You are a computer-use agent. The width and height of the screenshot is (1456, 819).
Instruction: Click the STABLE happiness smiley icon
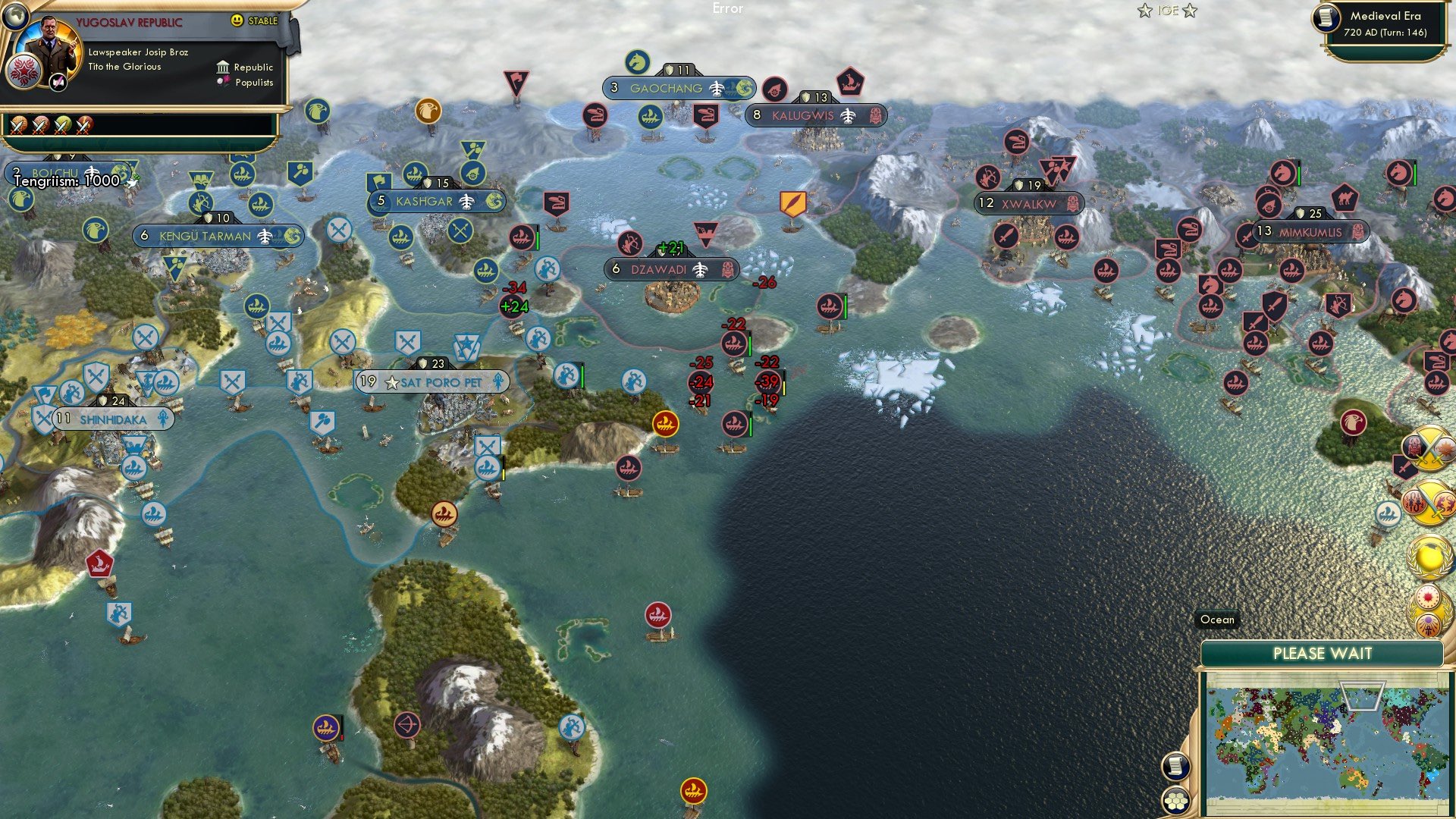click(239, 21)
